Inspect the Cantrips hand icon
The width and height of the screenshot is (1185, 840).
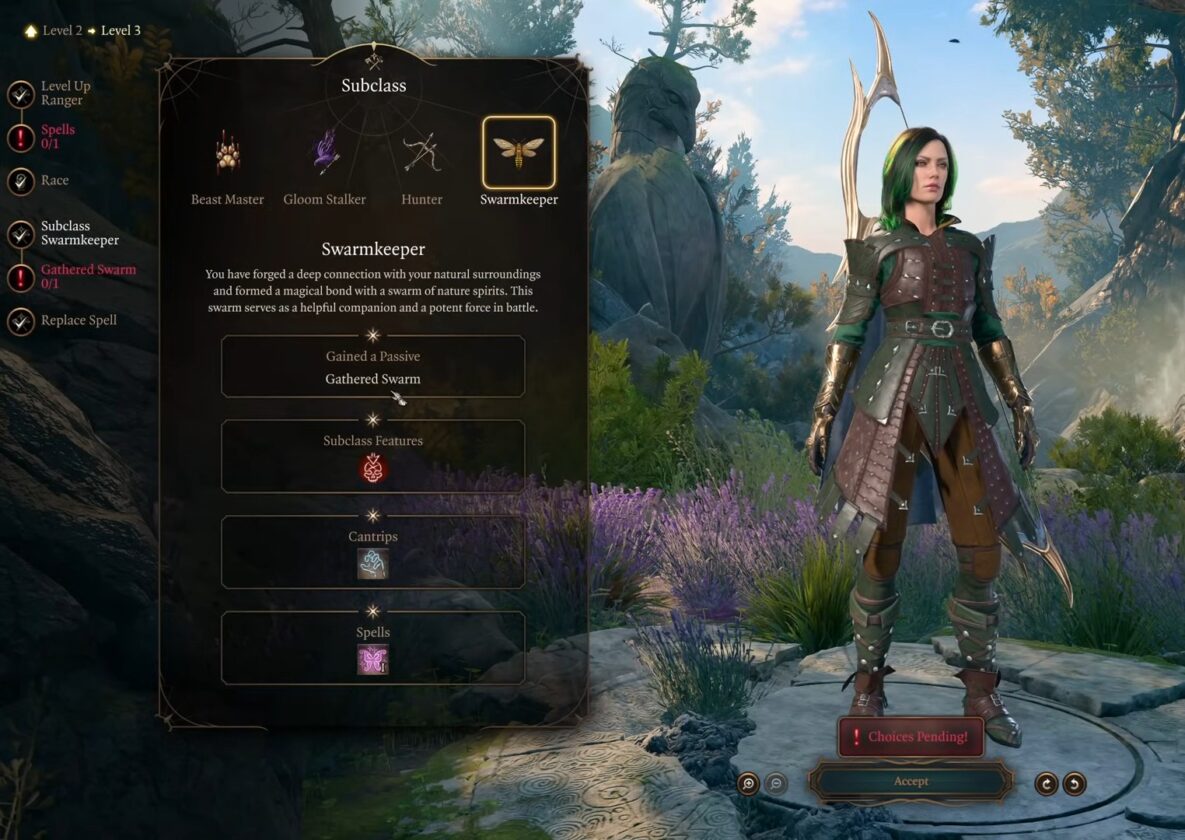(373, 564)
